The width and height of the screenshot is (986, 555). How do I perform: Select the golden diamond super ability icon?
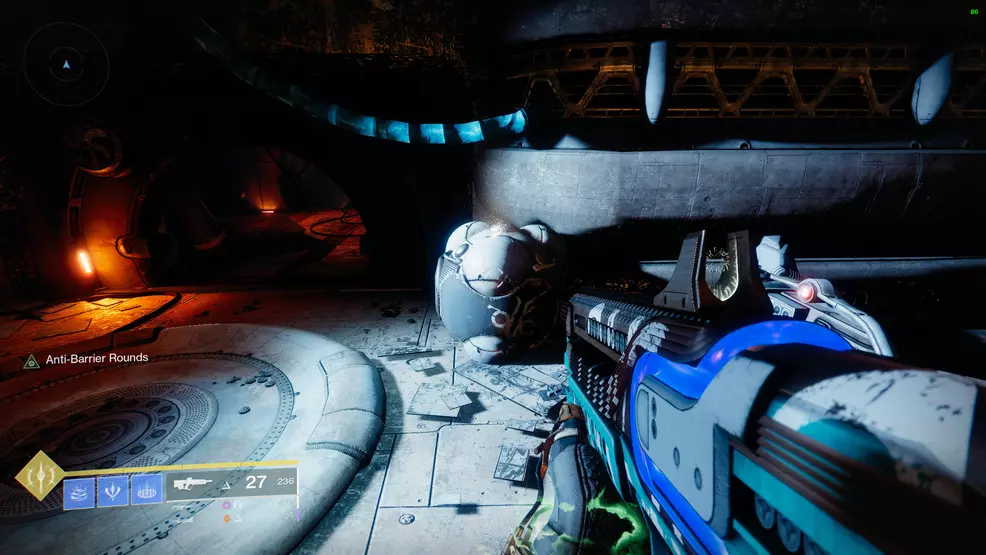pyautogui.click(x=40, y=476)
